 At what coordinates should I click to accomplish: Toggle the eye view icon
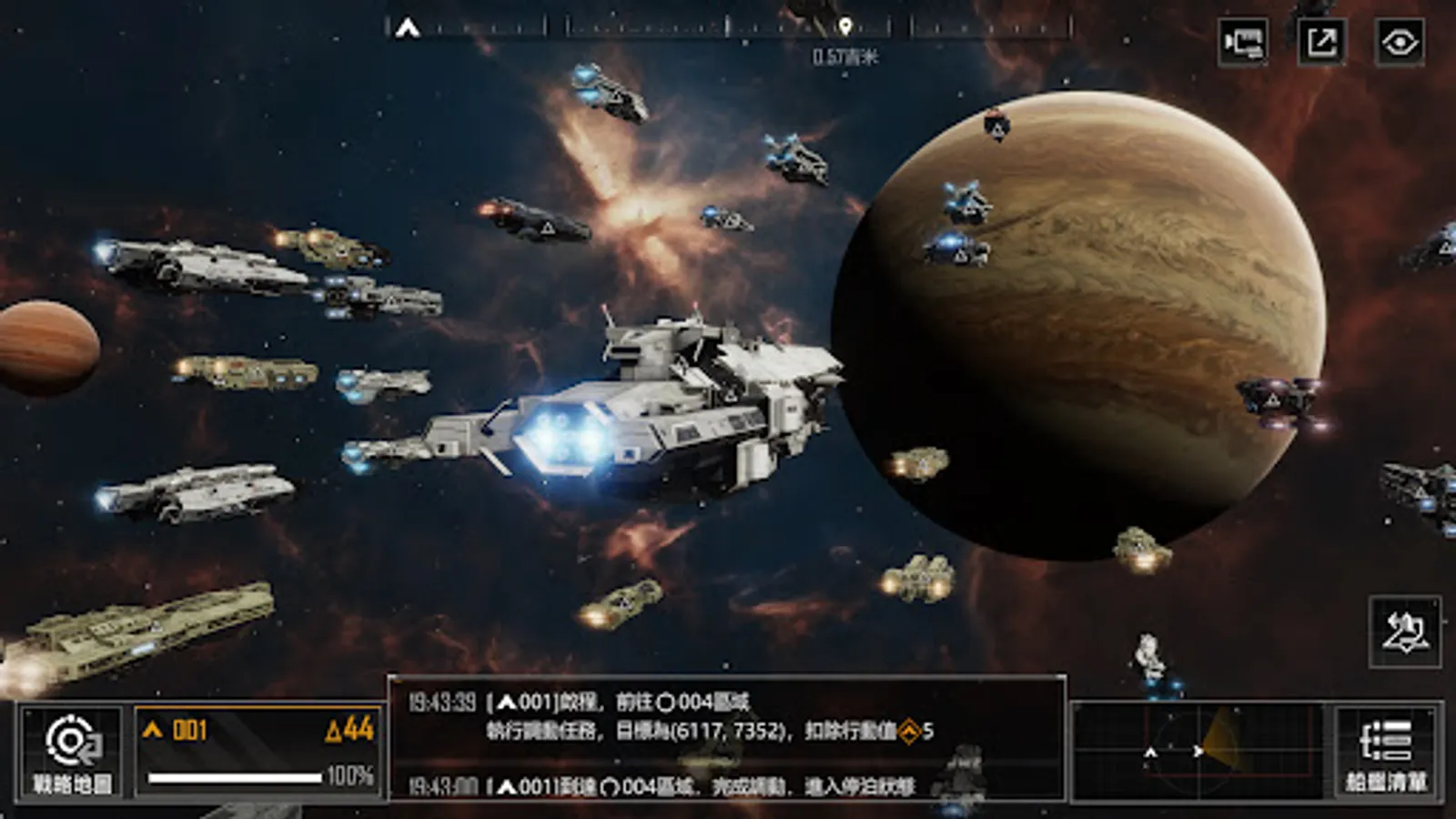[1399, 42]
